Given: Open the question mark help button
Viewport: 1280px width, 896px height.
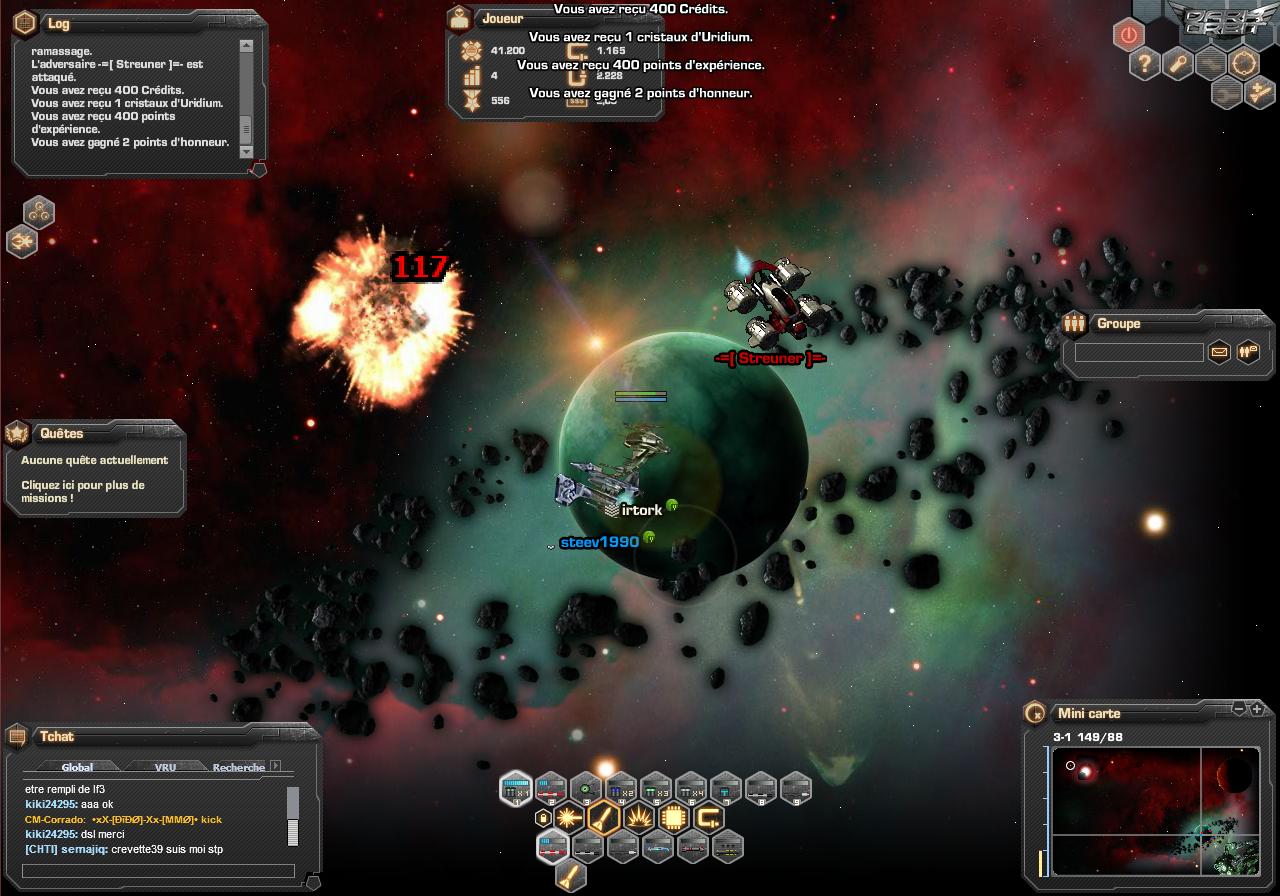Looking at the screenshot, I should click(1144, 65).
